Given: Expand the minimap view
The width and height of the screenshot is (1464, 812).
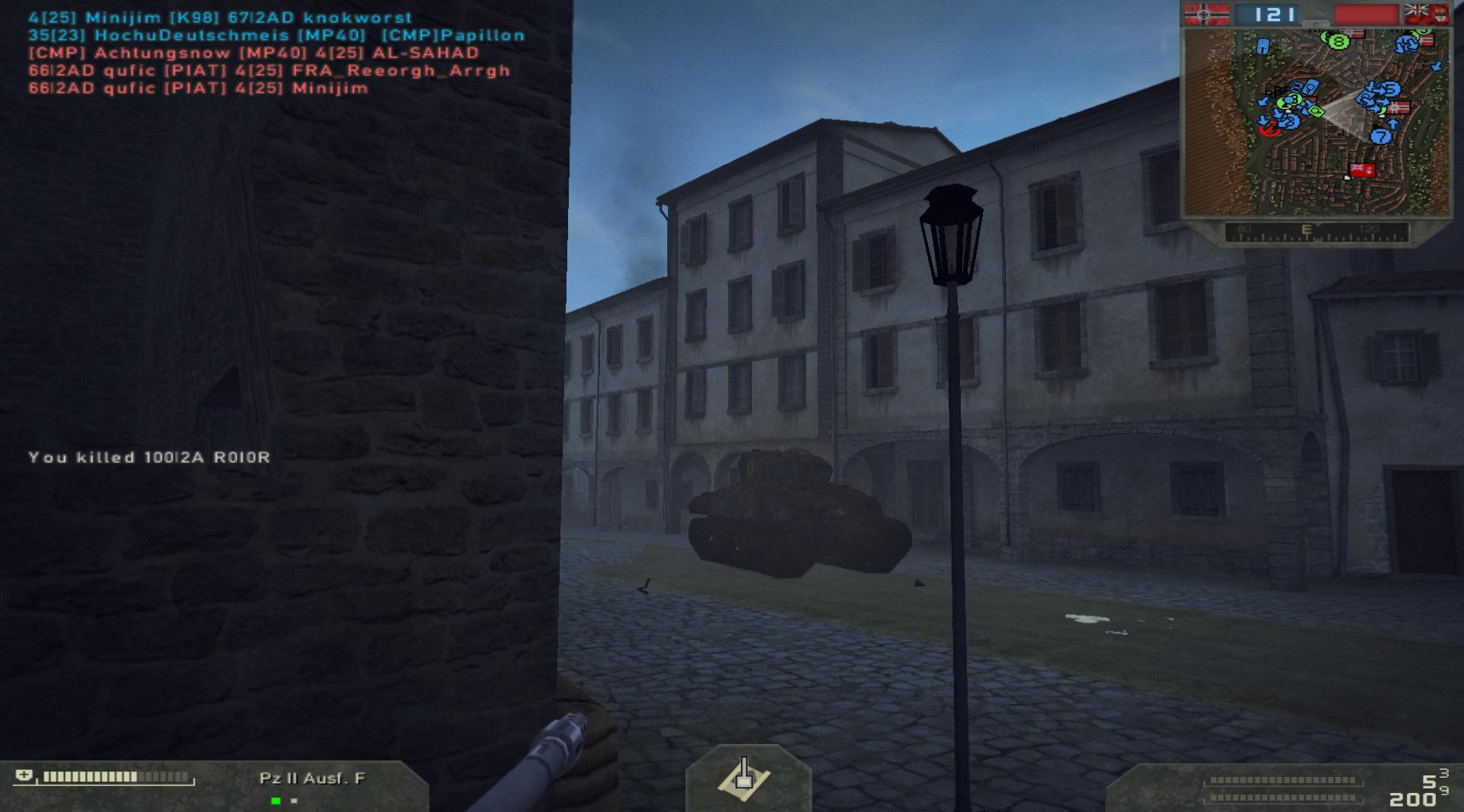Looking at the screenshot, I should tap(1317, 24).
